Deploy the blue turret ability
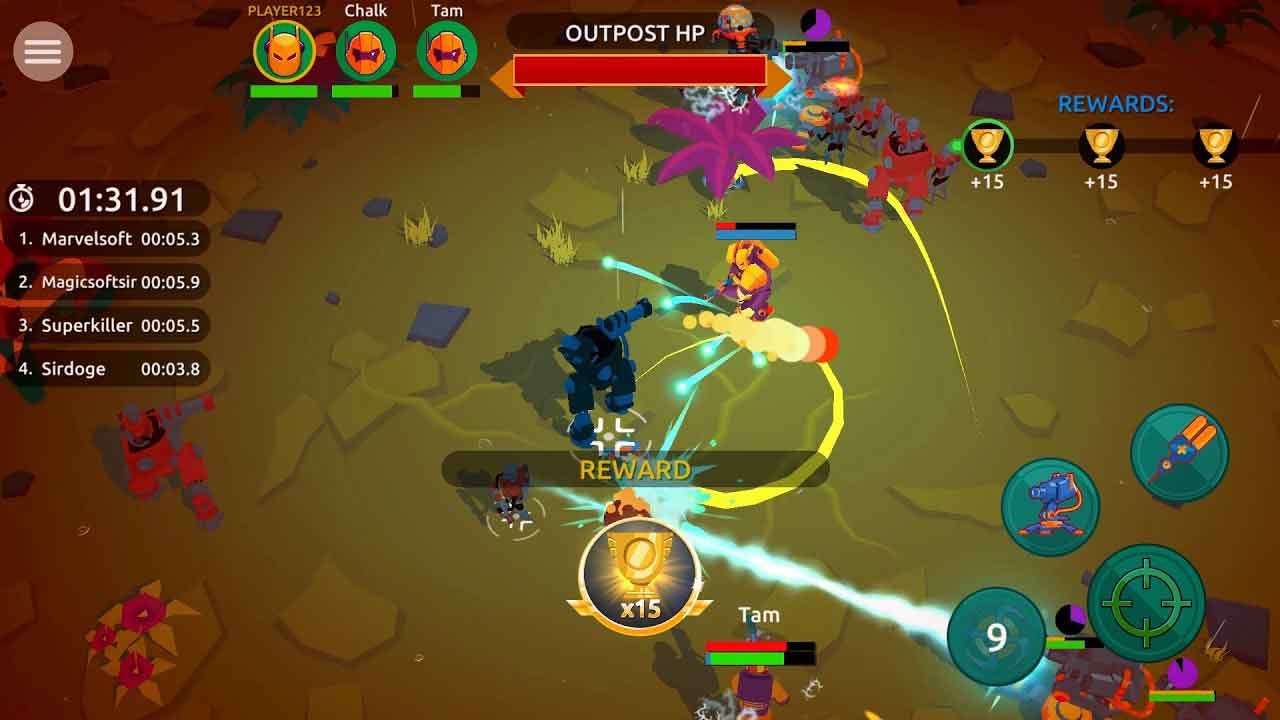This screenshot has height=720, width=1280. click(1050, 507)
